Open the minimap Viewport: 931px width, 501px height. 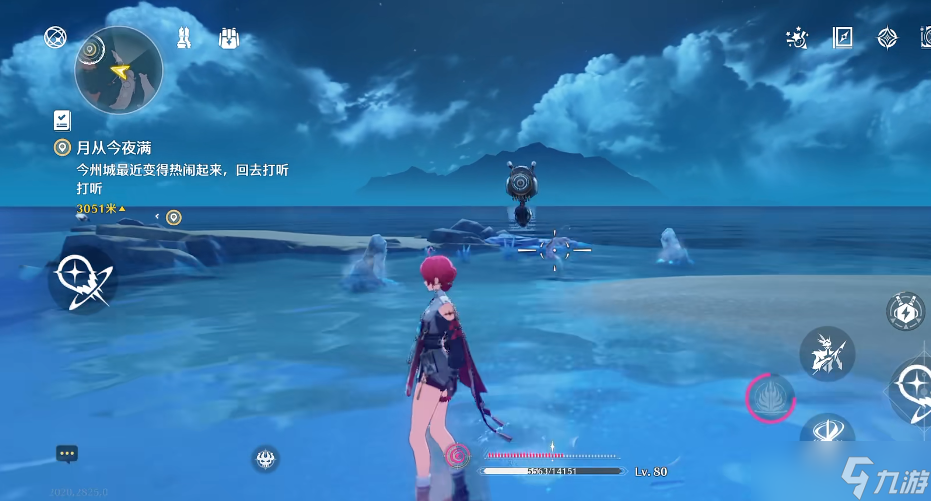118,70
